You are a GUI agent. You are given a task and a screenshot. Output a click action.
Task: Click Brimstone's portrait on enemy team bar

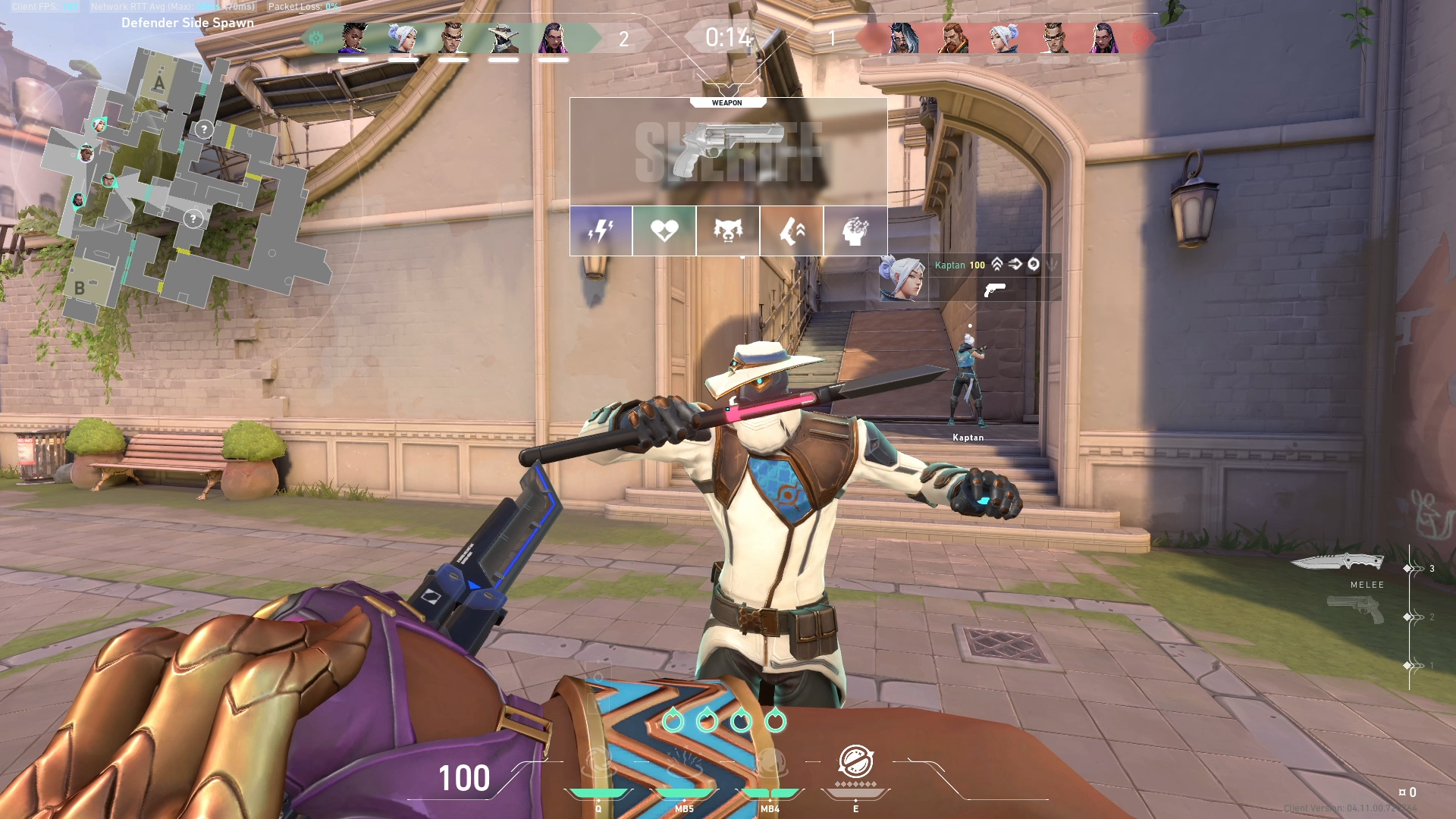(953, 38)
